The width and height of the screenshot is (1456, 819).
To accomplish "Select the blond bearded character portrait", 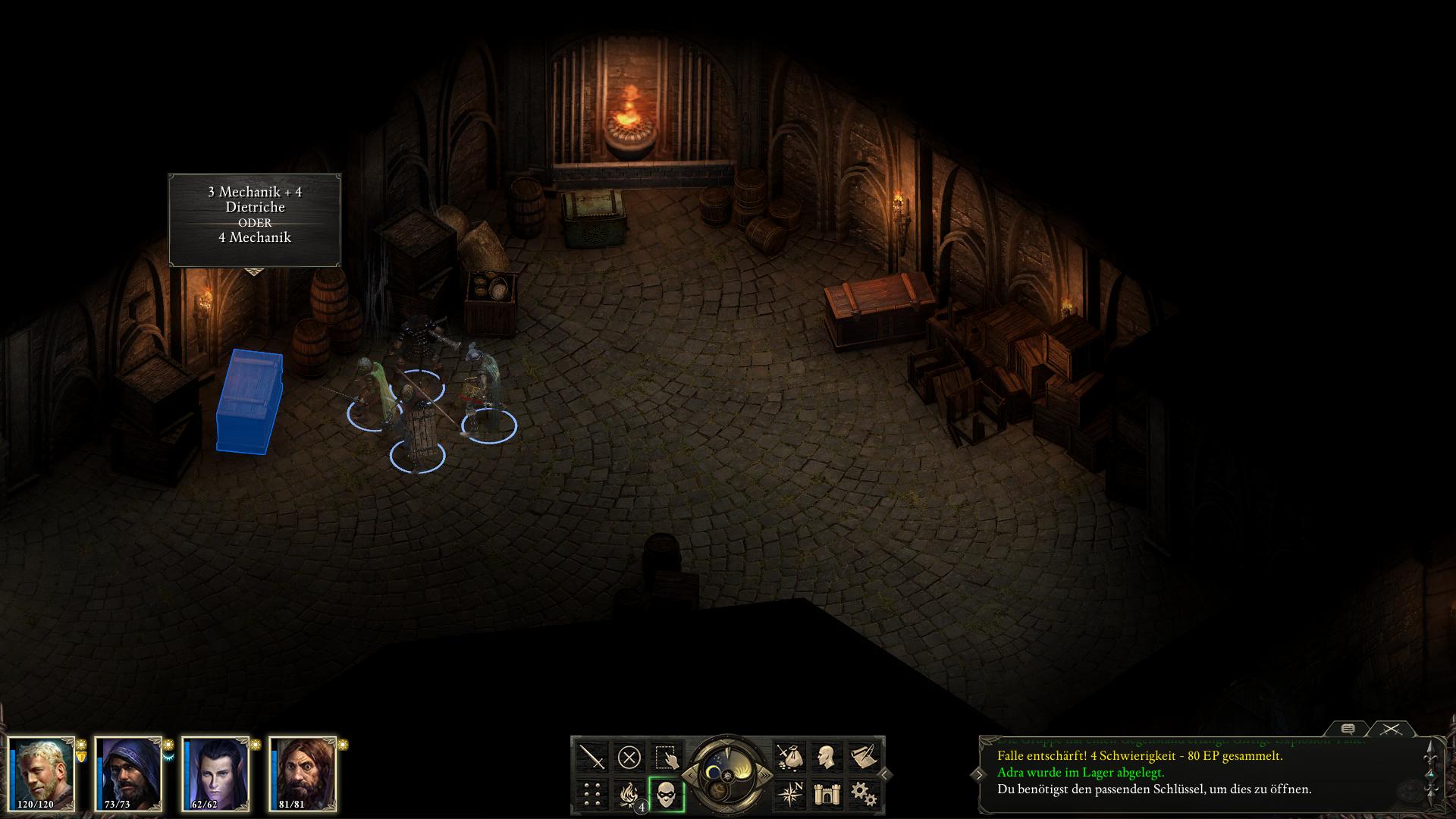I will 42,773.
